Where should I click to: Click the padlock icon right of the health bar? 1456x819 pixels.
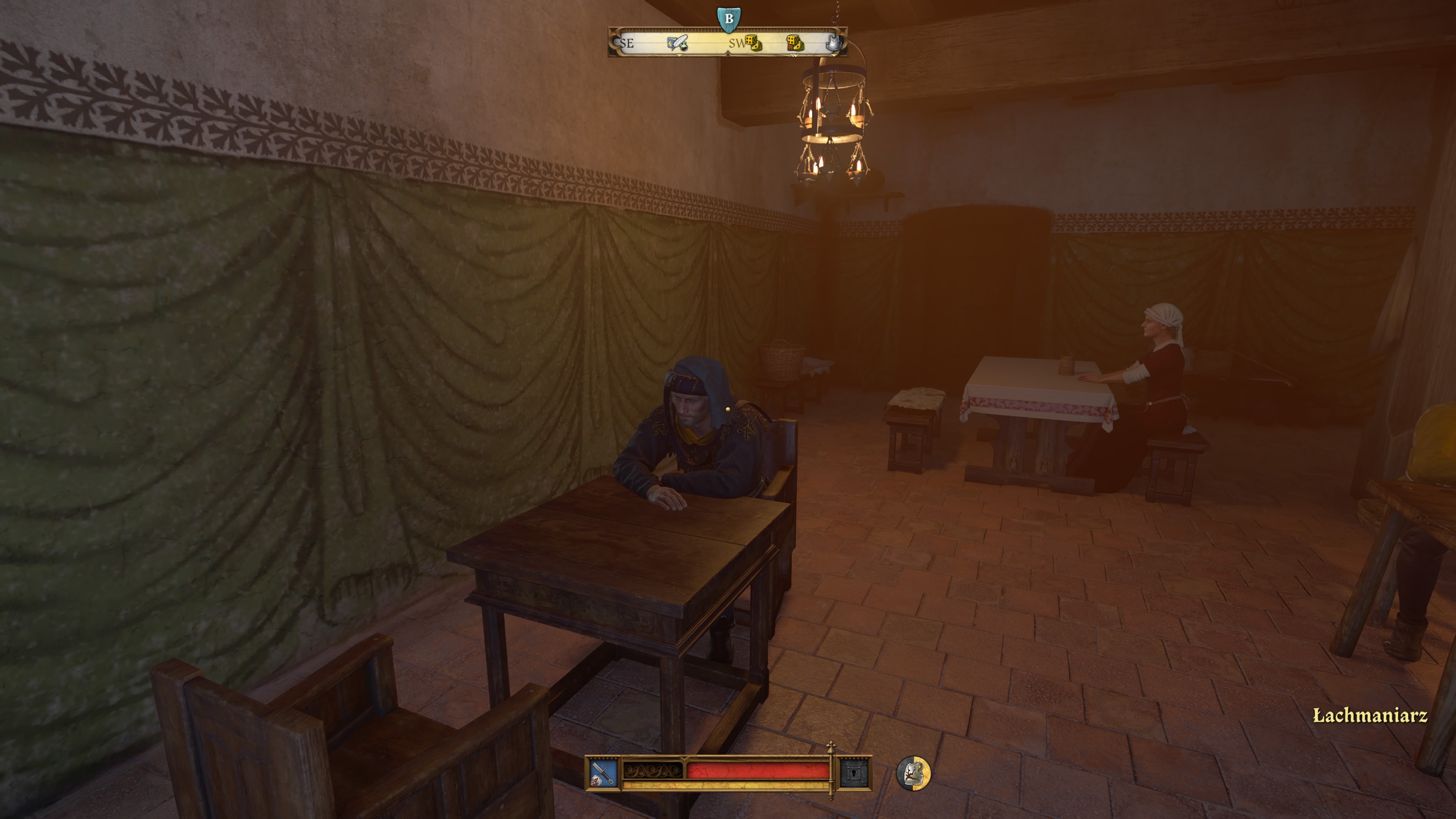pyautogui.click(x=855, y=773)
